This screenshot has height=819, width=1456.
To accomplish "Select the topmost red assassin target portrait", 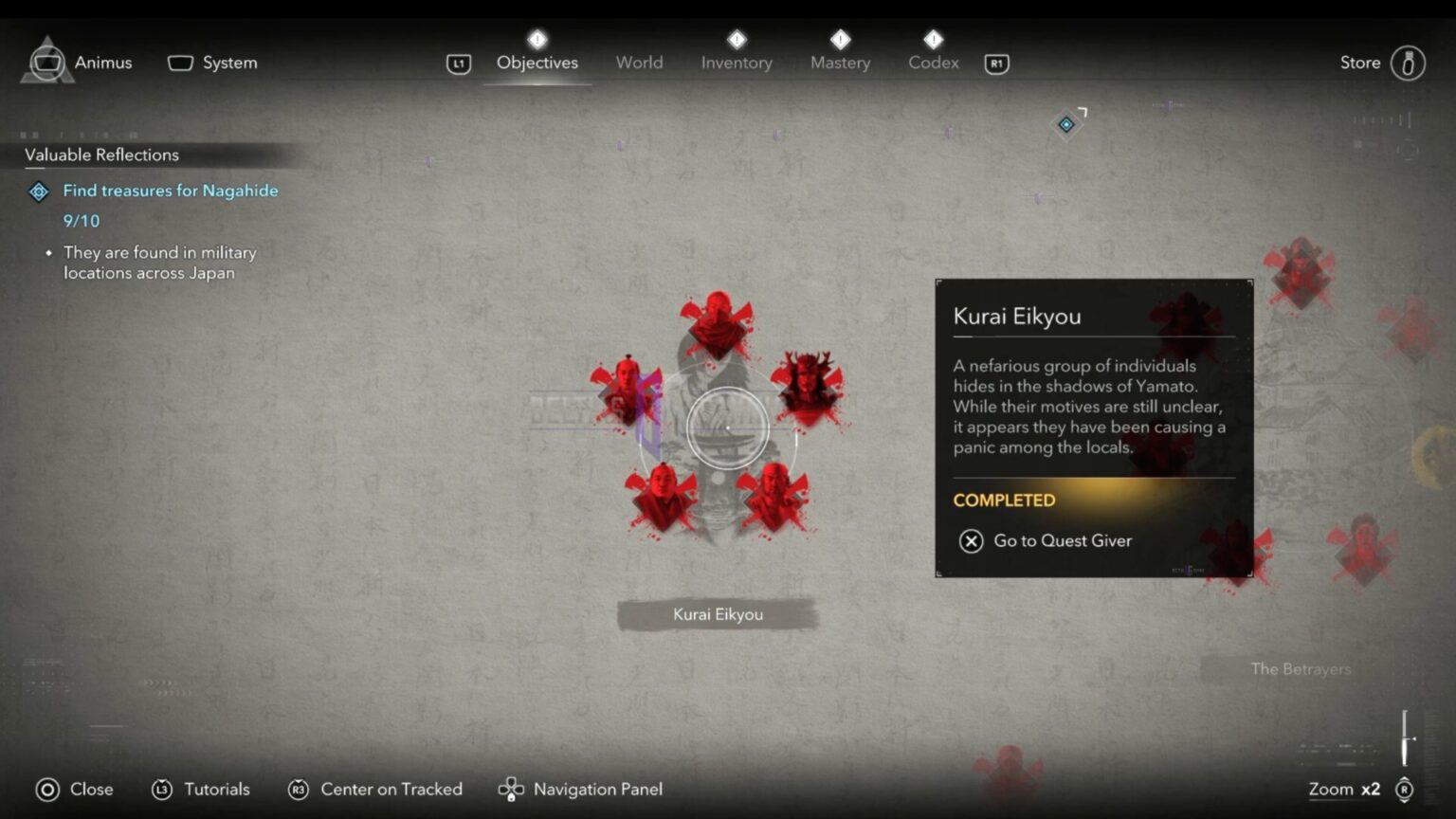I will [x=718, y=322].
